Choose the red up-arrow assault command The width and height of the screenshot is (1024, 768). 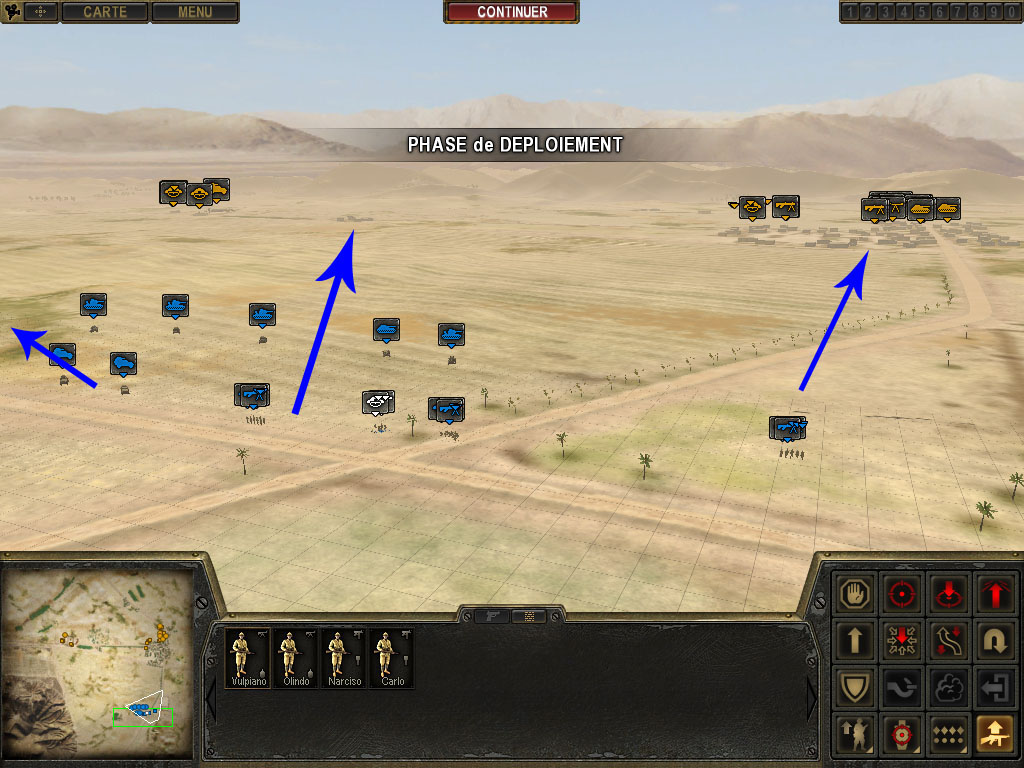coord(993,593)
